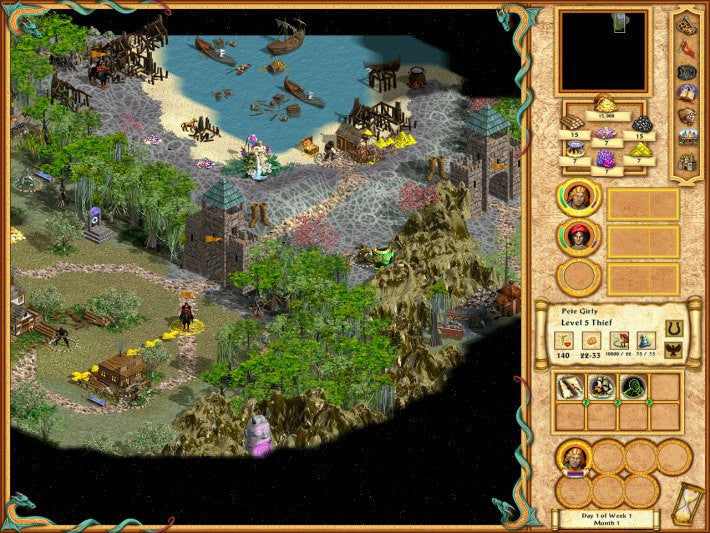This screenshot has width=710, height=533.
Task: Click the horseshoe luck icon
Action: click(673, 328)
